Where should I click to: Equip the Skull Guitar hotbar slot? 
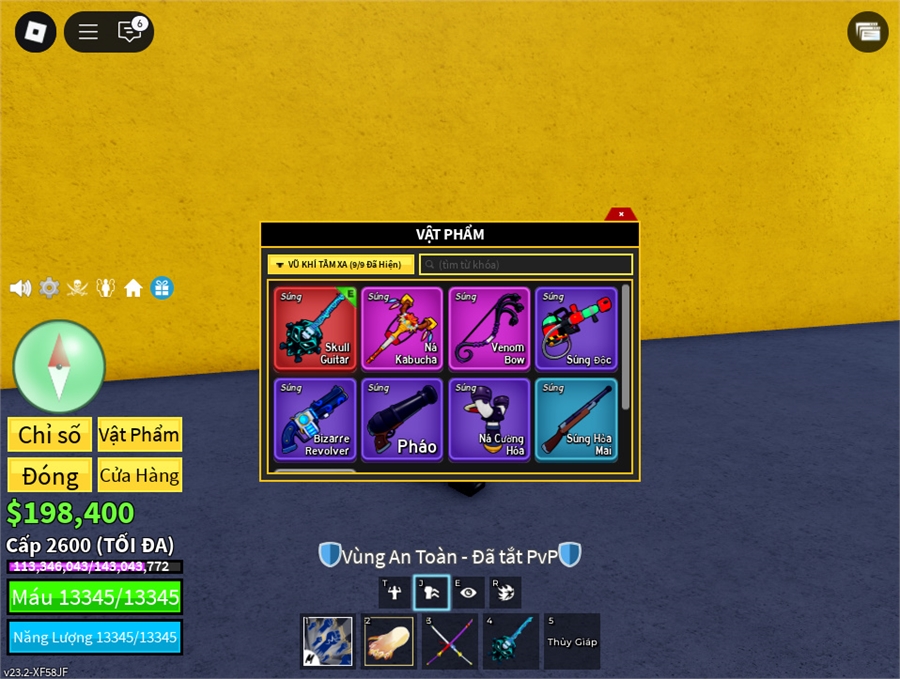coord(510,641)
